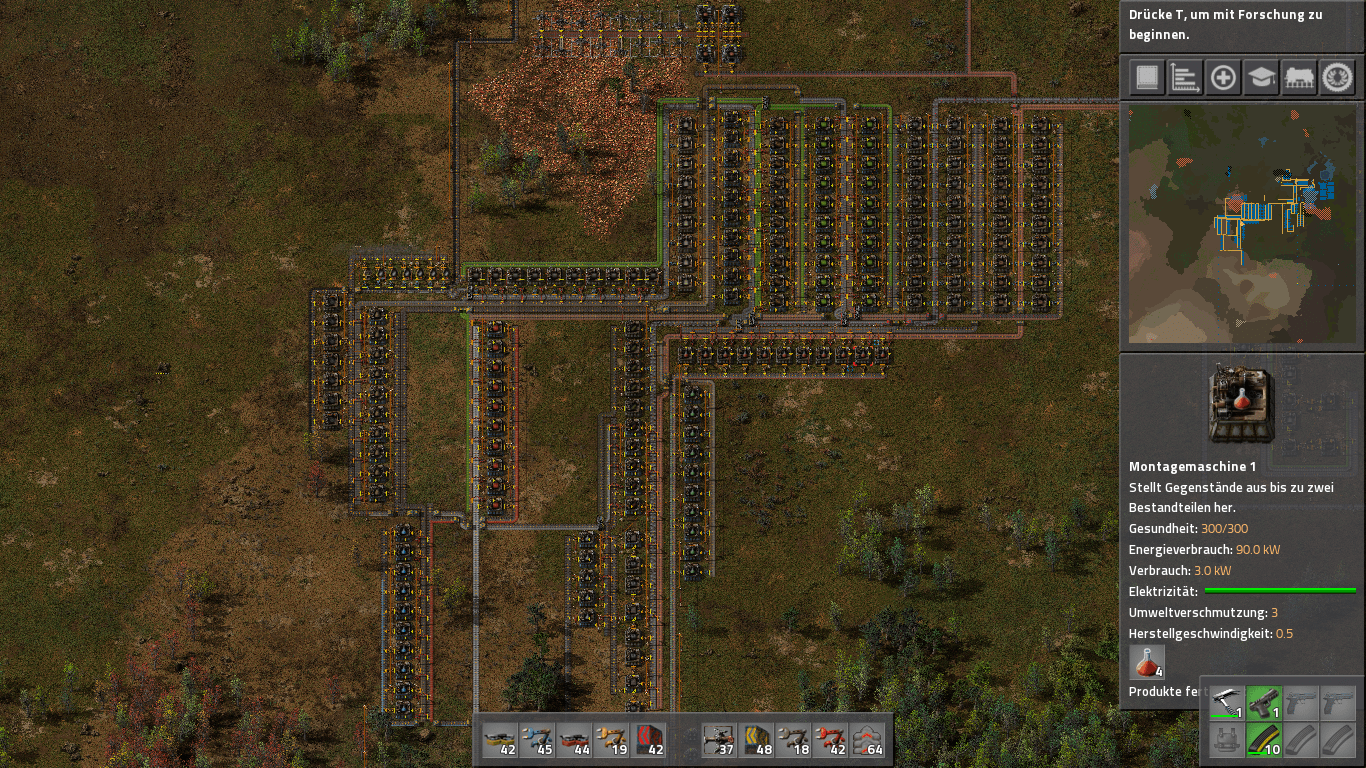Click on the minimap
This screenshot has width=1366, height=768.
click(x=1241, y=224)
